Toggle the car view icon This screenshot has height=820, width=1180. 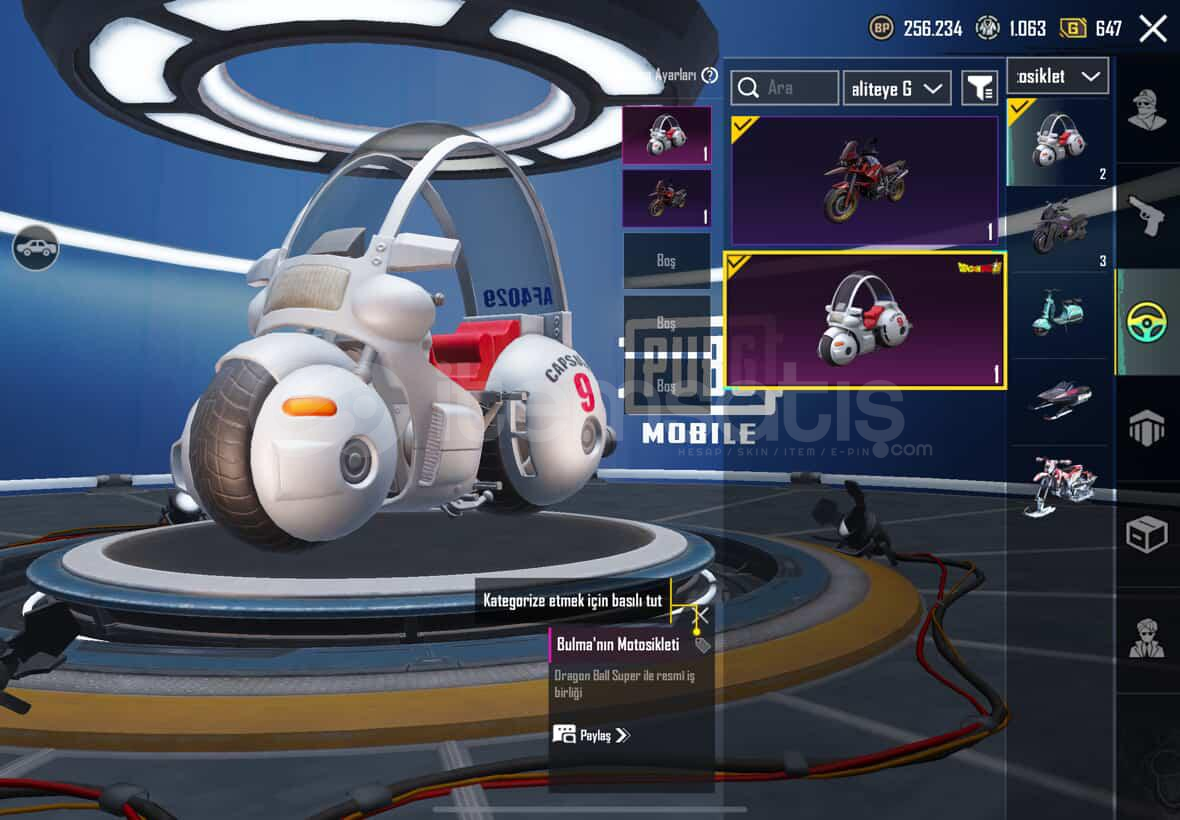pos(36,247)
